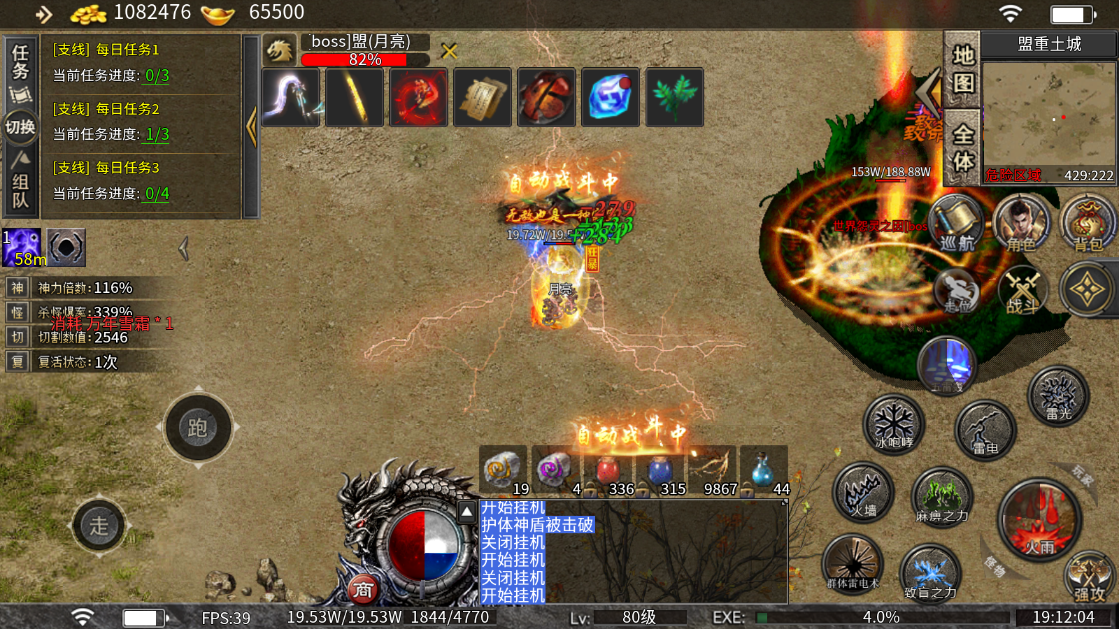Screen dimensions: 1119x629
Task: Select the green herb item icon
Action: click(673, 98)
